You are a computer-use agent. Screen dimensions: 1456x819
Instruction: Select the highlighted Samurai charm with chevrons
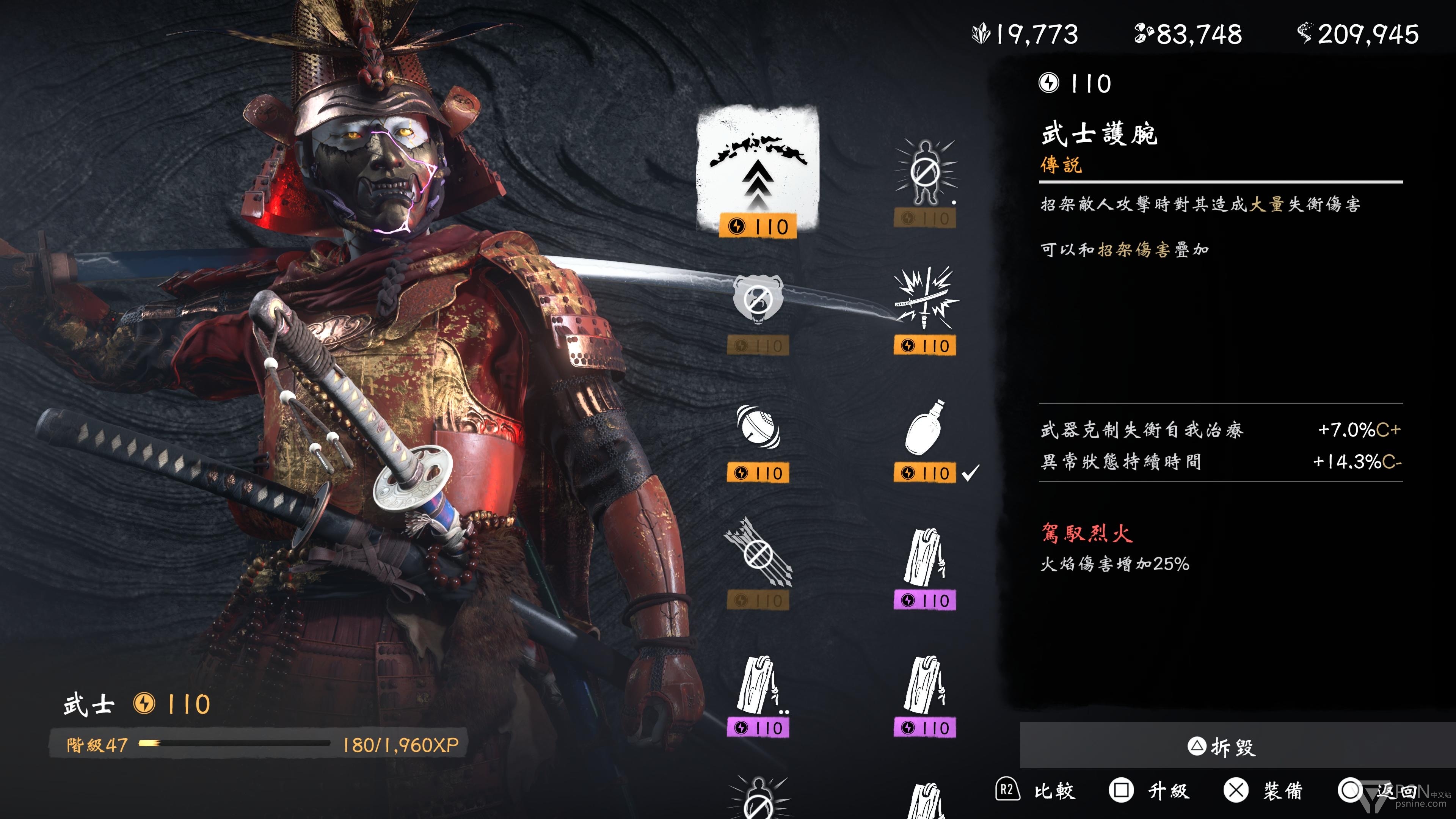758,169
